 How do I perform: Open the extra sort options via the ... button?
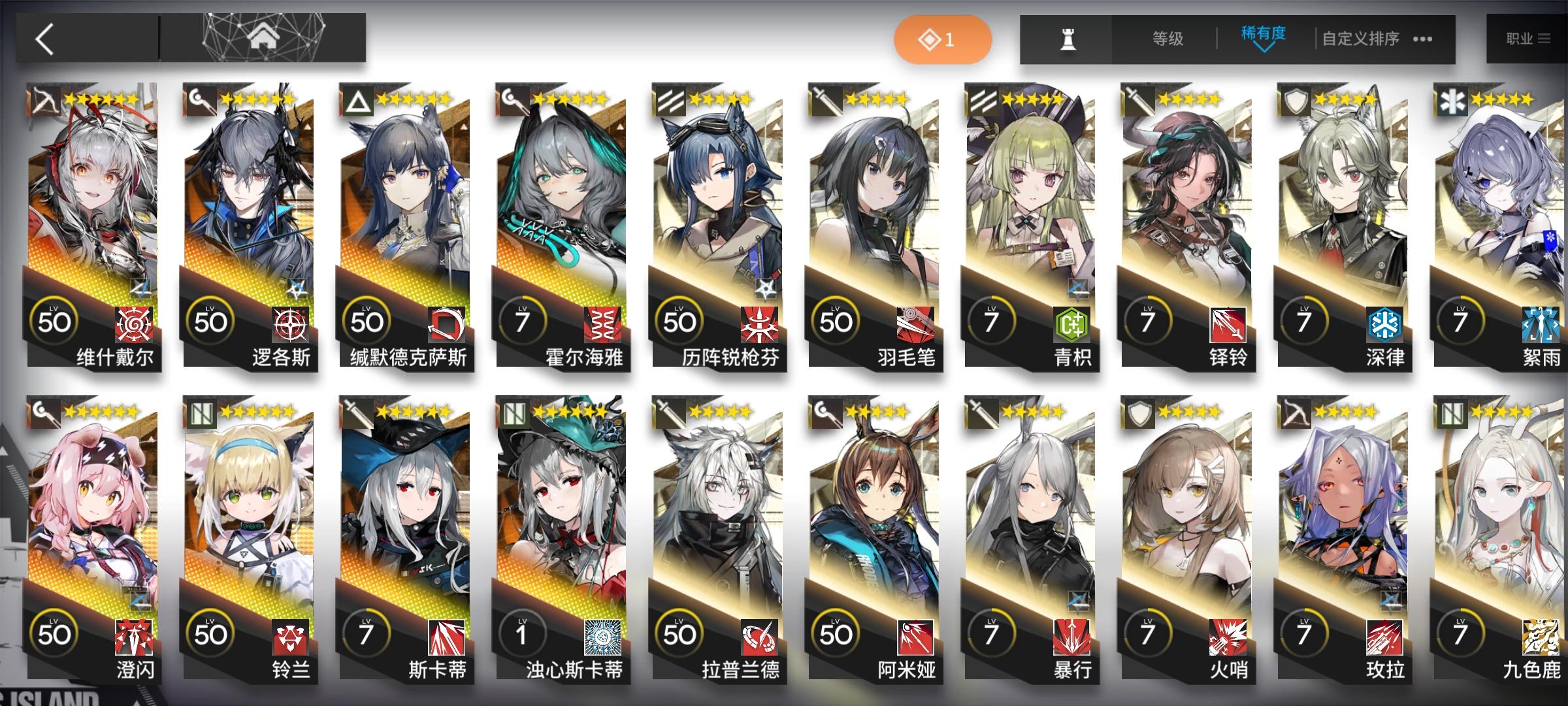1423,39
